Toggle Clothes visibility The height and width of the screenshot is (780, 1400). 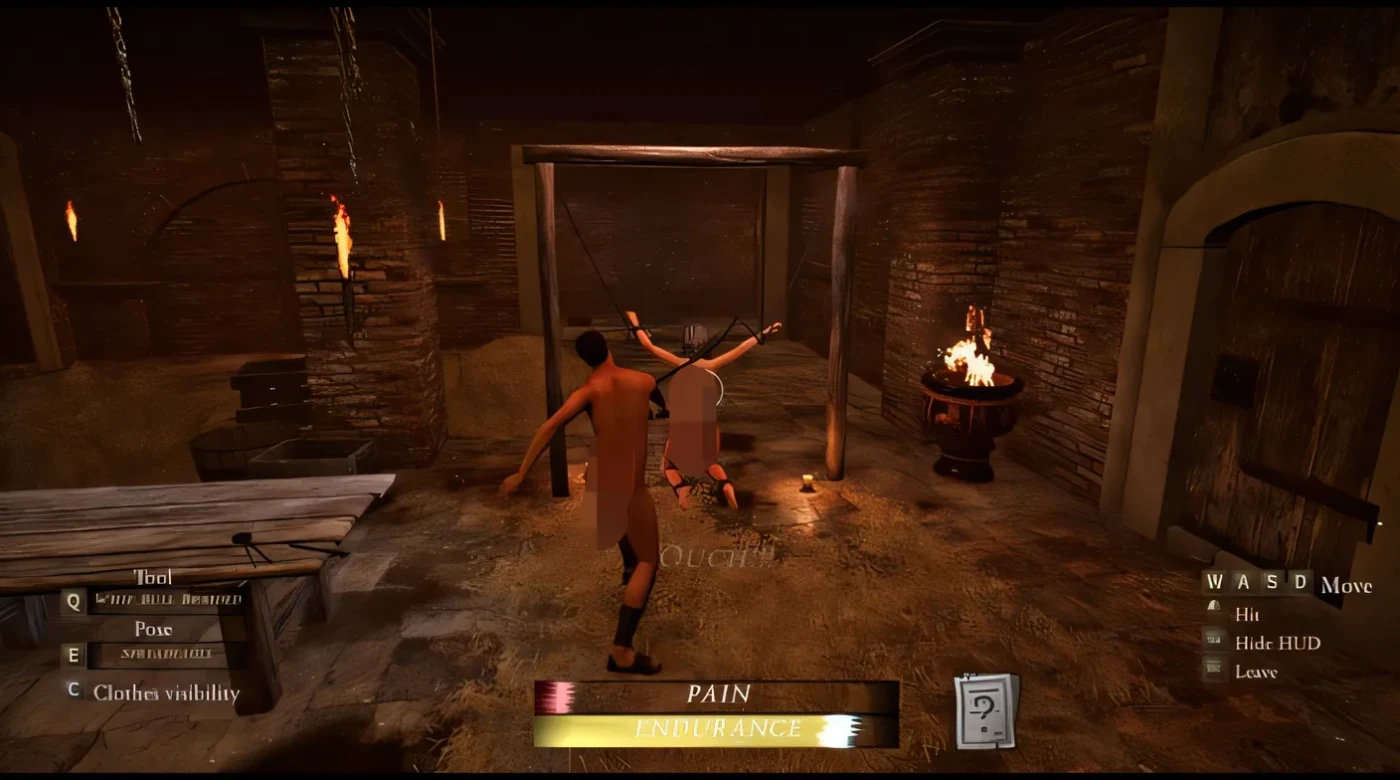coord(164,691)
